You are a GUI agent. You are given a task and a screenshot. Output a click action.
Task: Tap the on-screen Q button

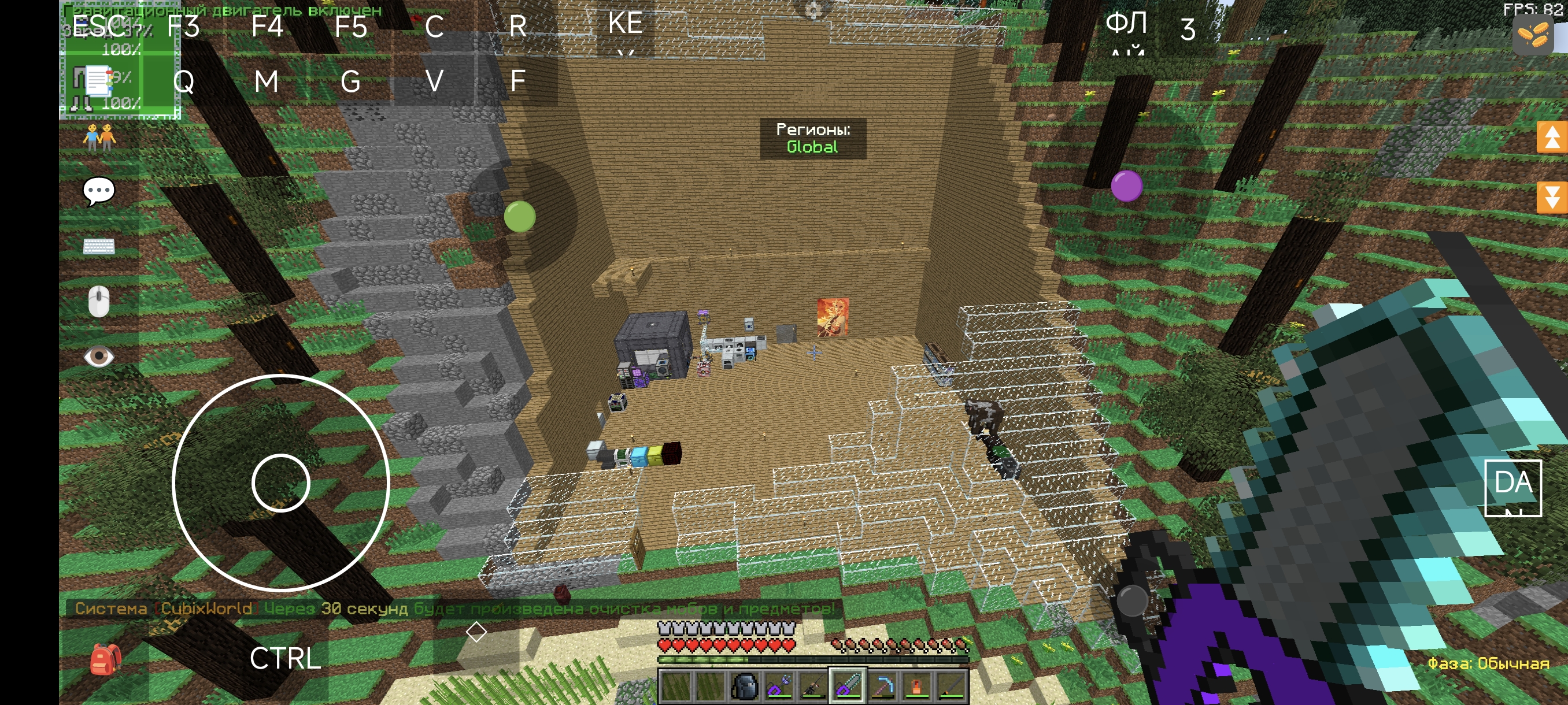click(x=183, y=81)
